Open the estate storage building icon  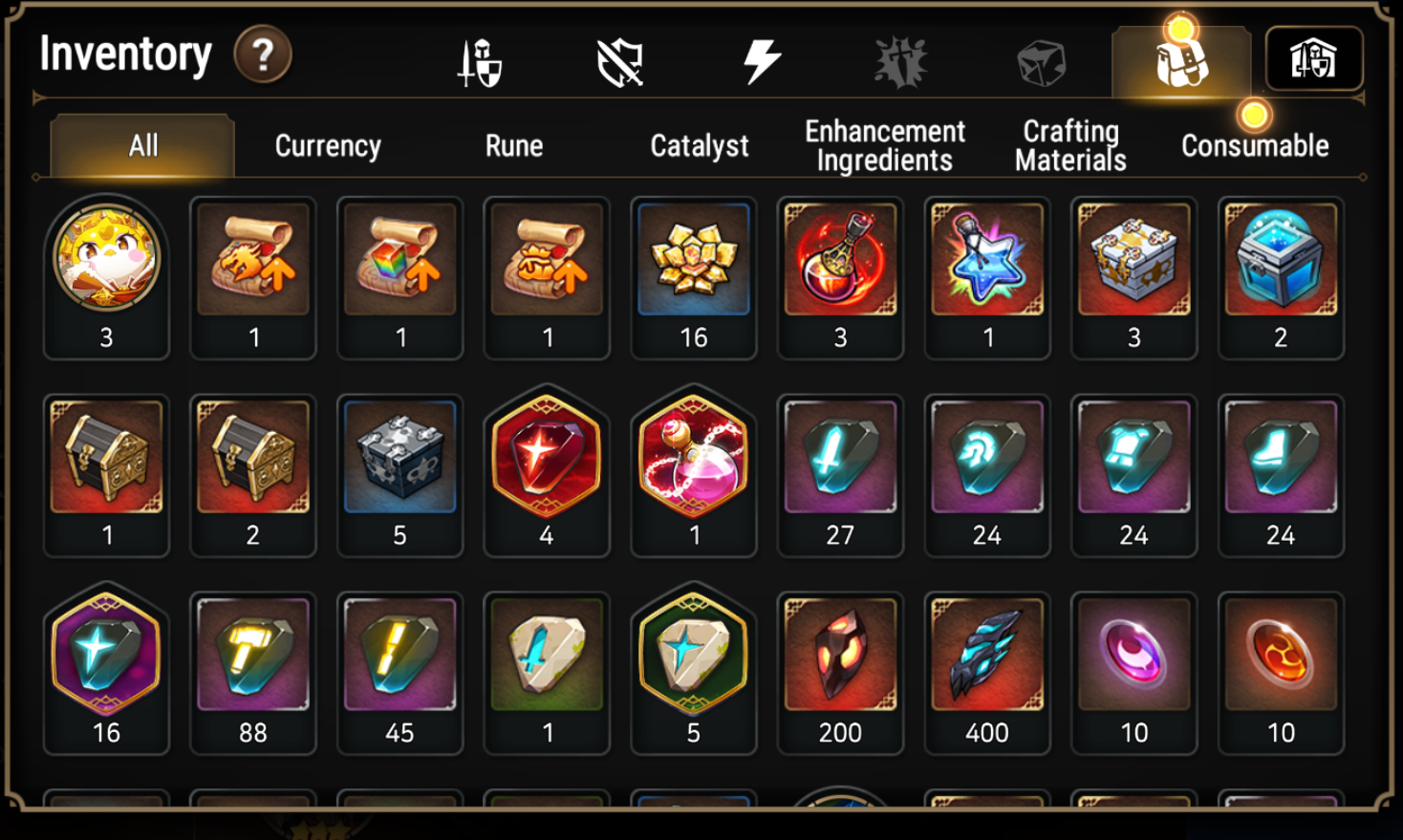click(x=1313, y=59)
